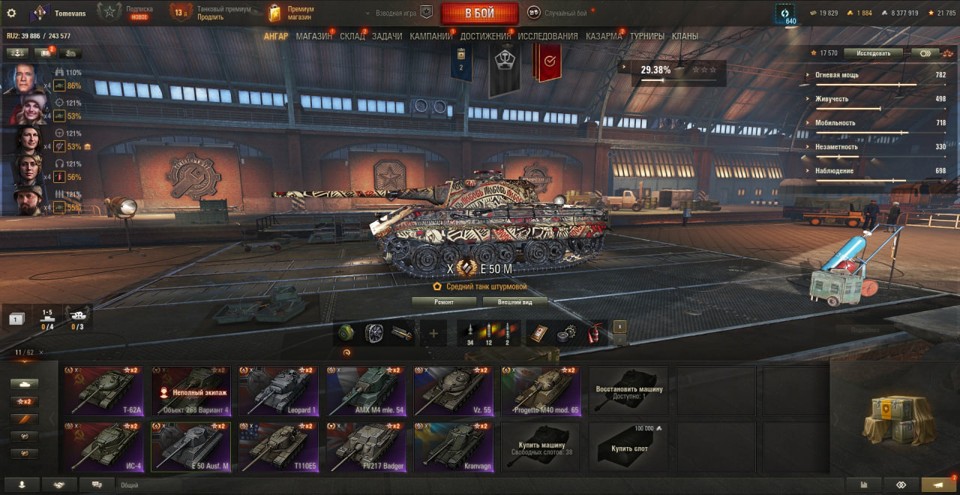Select the FV217 Badger tank card
Image resolution: width=960 pixels, height=495 pixels.
[363, 445]
